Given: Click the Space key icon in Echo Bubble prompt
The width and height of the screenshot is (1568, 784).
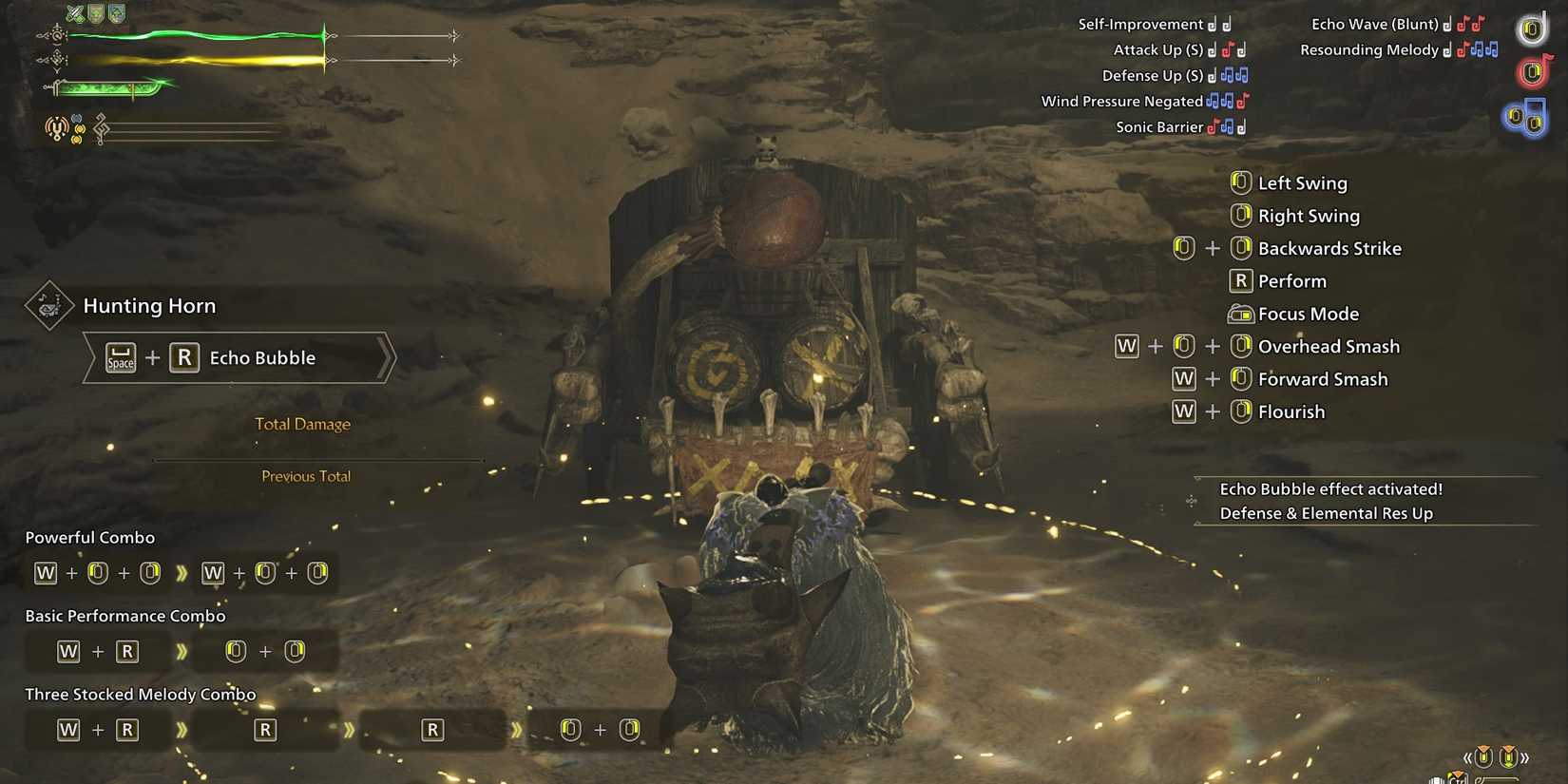Looking at the screenshot, I should coord(121,358).
